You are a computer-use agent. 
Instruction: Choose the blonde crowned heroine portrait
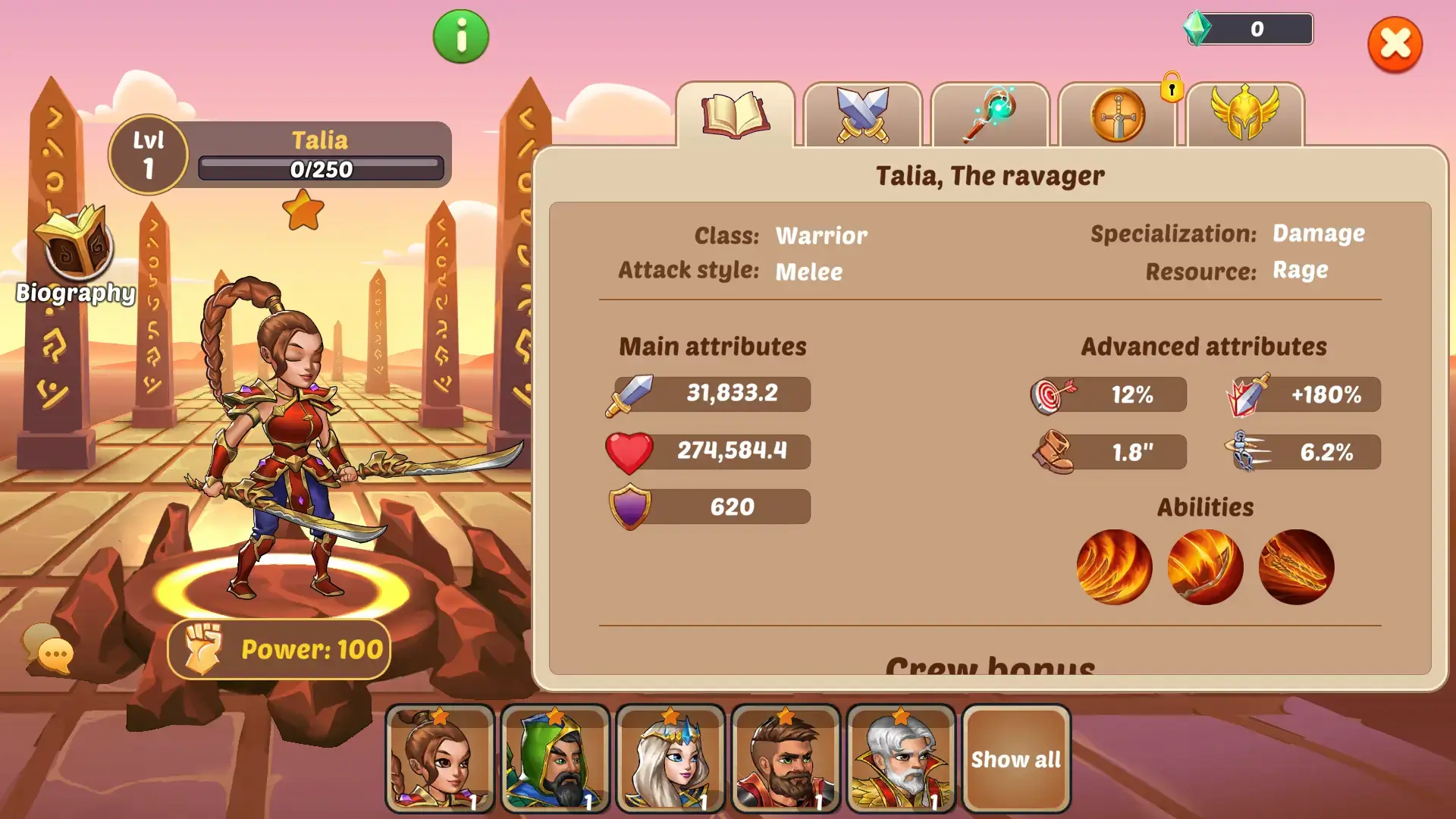[670, 758]
